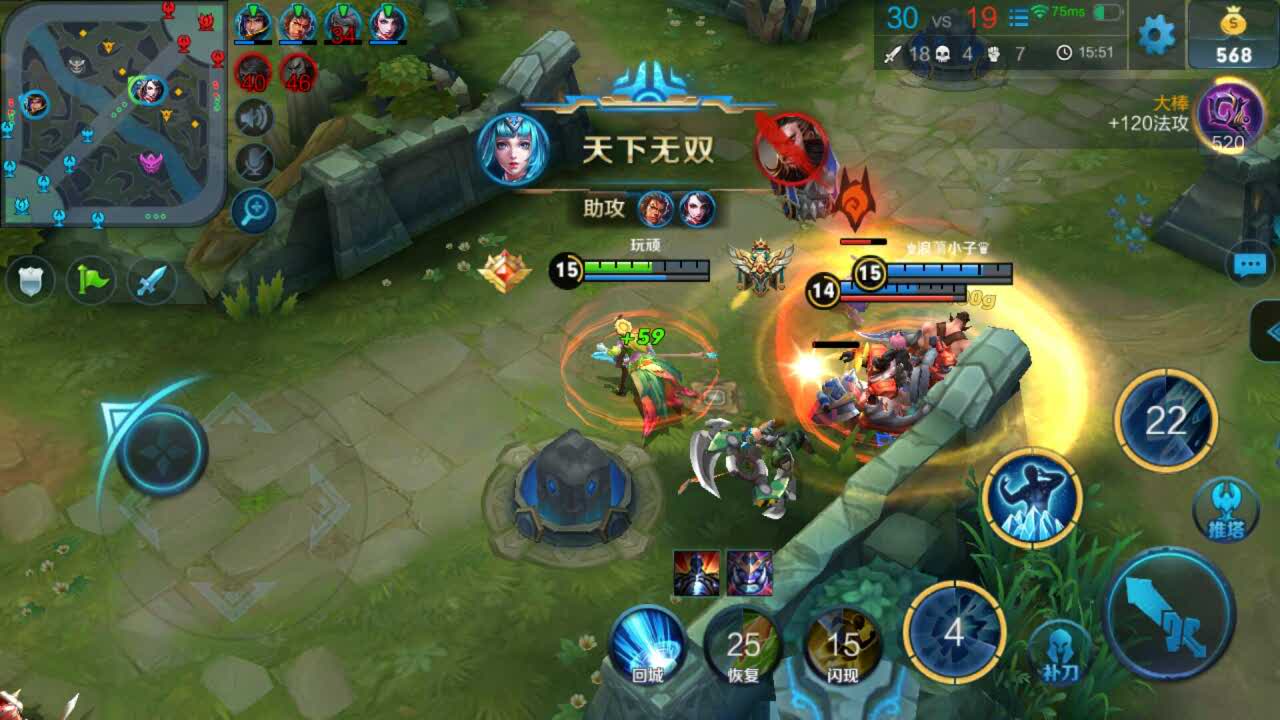The width and height of the screenshot is (1280, 720).
Task: Select the 推塔 tower attack button
Action: point(1226,508)
